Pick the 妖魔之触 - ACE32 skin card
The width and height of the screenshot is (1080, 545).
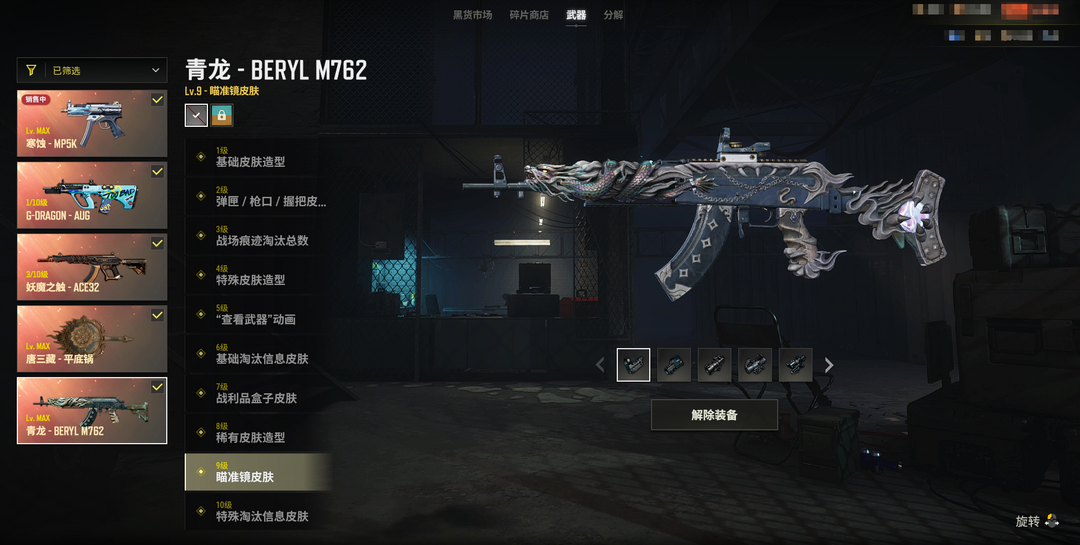[92, 265]
